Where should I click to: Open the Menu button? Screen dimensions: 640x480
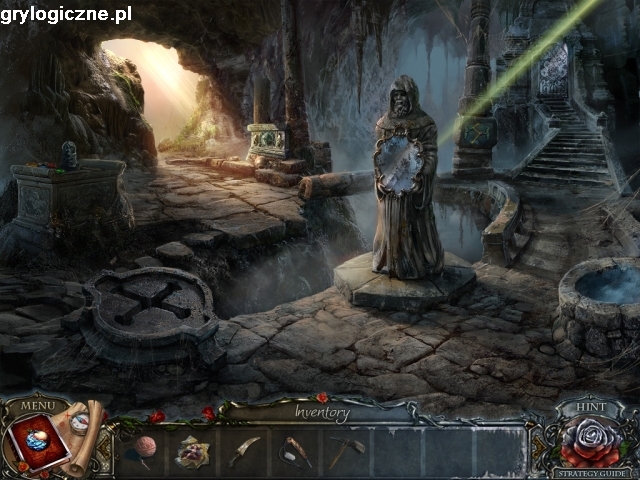[x=37, y=406]
